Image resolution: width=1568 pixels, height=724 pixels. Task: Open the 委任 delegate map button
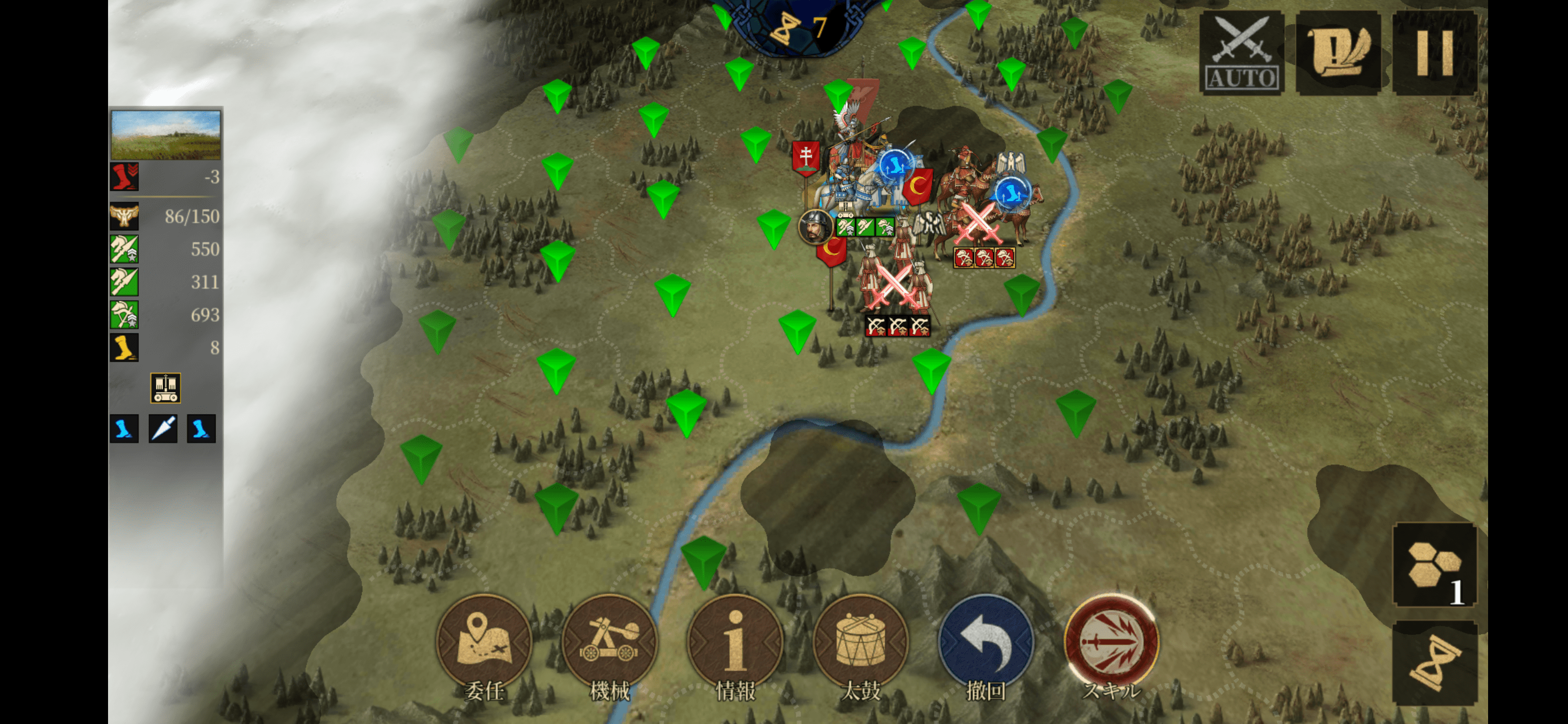click(x=484, y=643)
